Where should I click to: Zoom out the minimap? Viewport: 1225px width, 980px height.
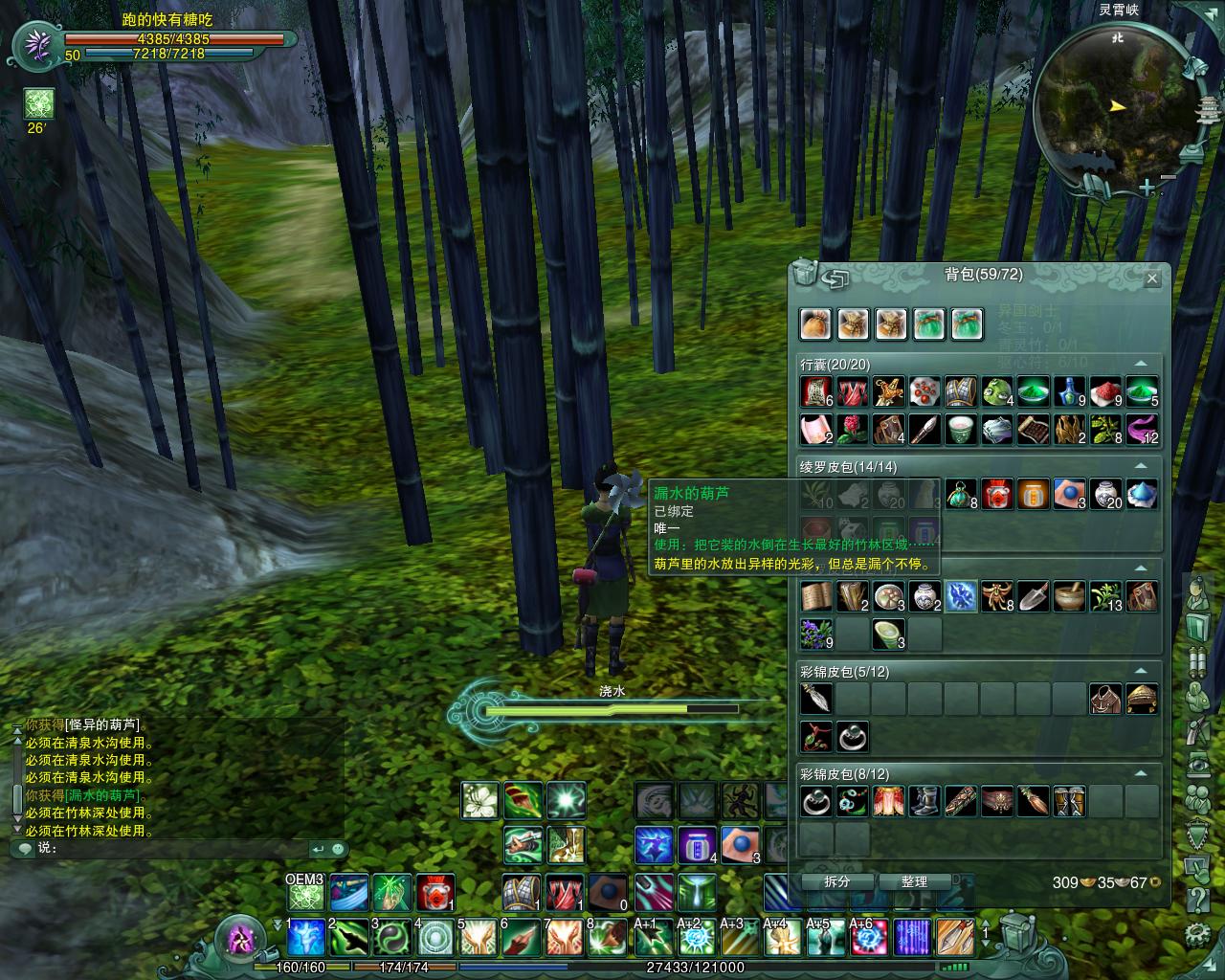(1169, 178)
